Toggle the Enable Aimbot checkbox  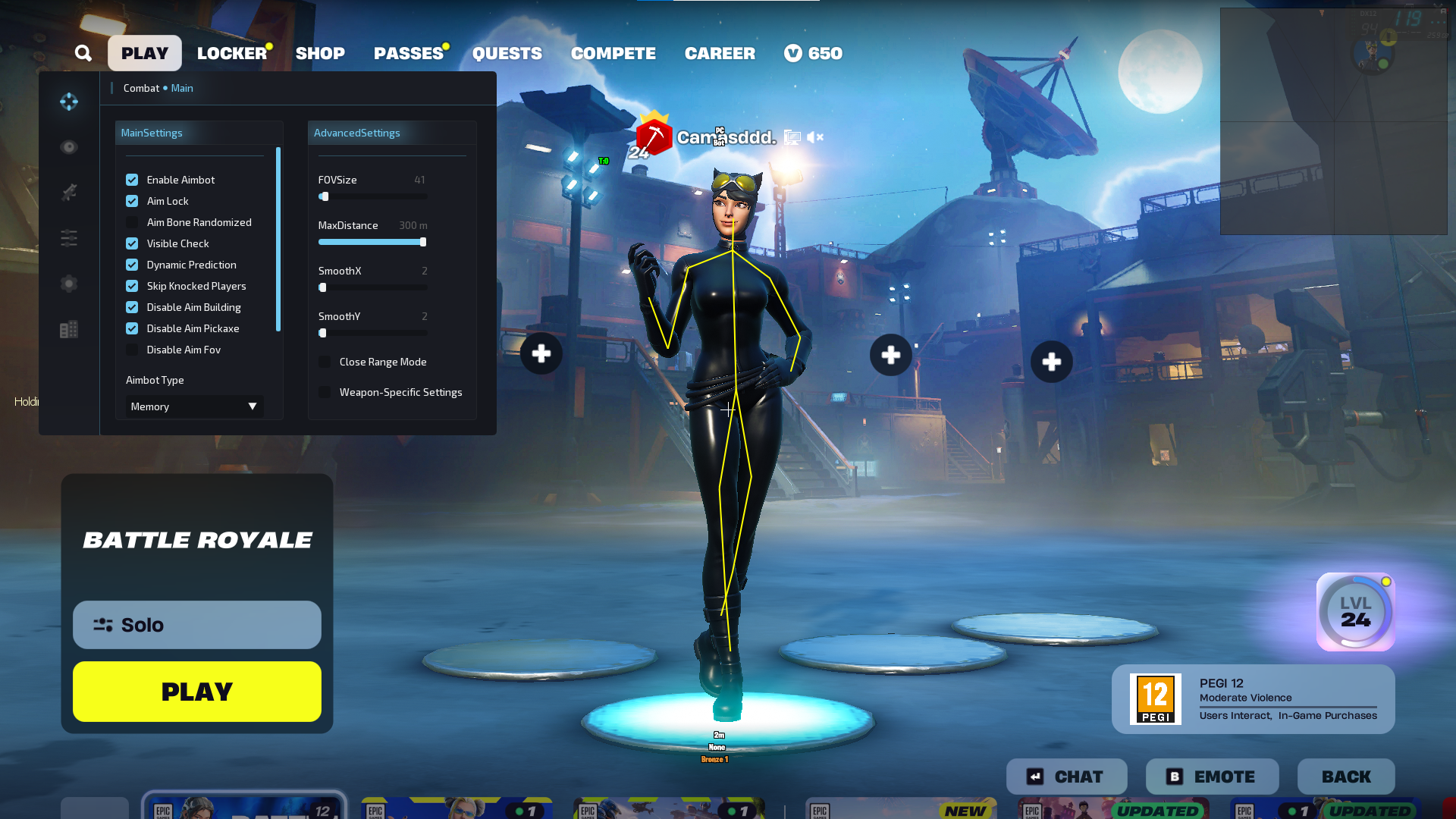132,180
